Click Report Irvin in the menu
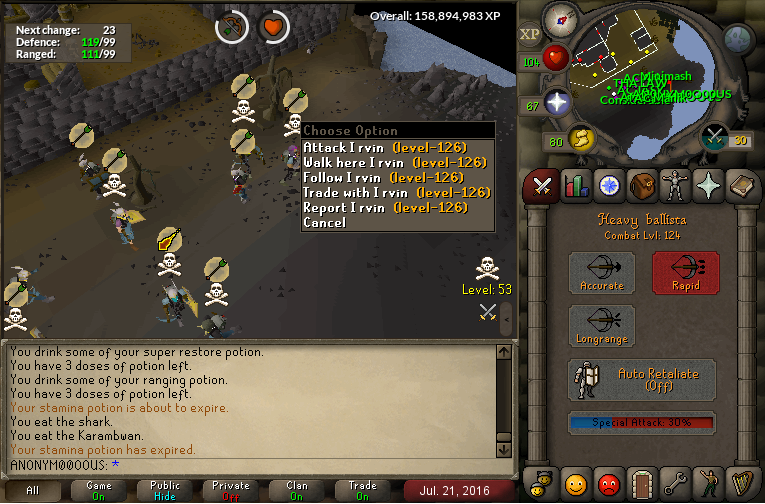This screenshot has height=504, width=765. [385, 207]
